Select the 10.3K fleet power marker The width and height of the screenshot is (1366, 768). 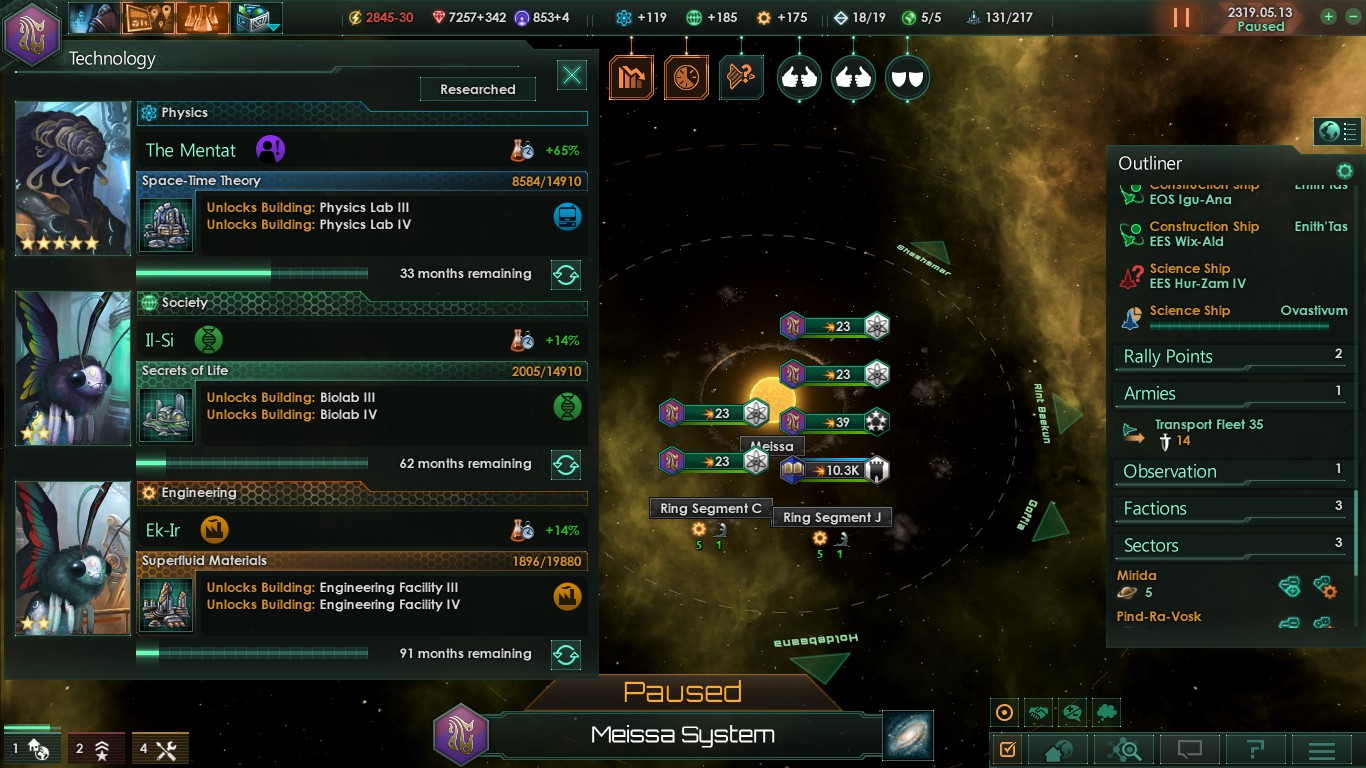coord(836,470)
